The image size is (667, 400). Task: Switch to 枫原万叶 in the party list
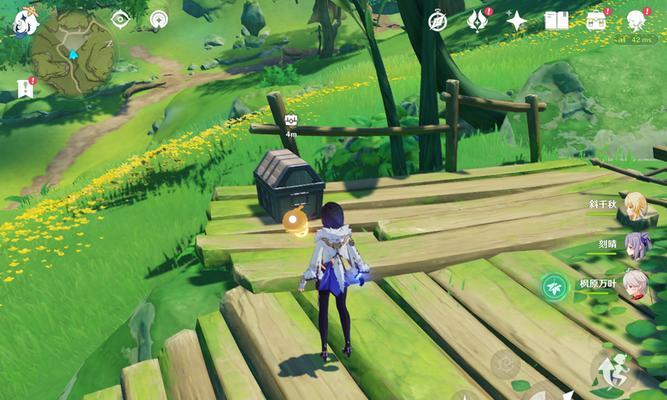(636, 284)
